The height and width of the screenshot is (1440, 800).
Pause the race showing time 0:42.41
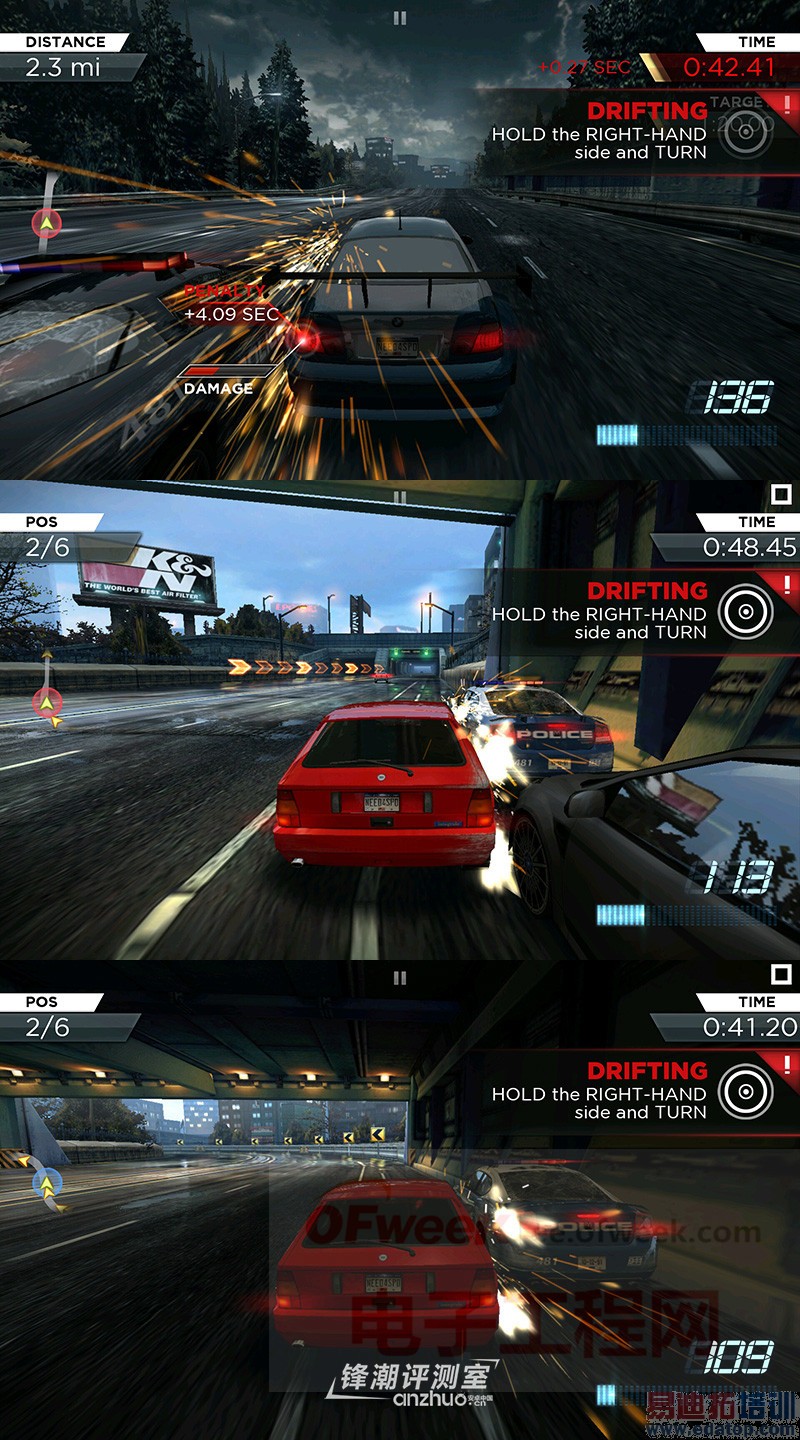(x=400, y=17)
